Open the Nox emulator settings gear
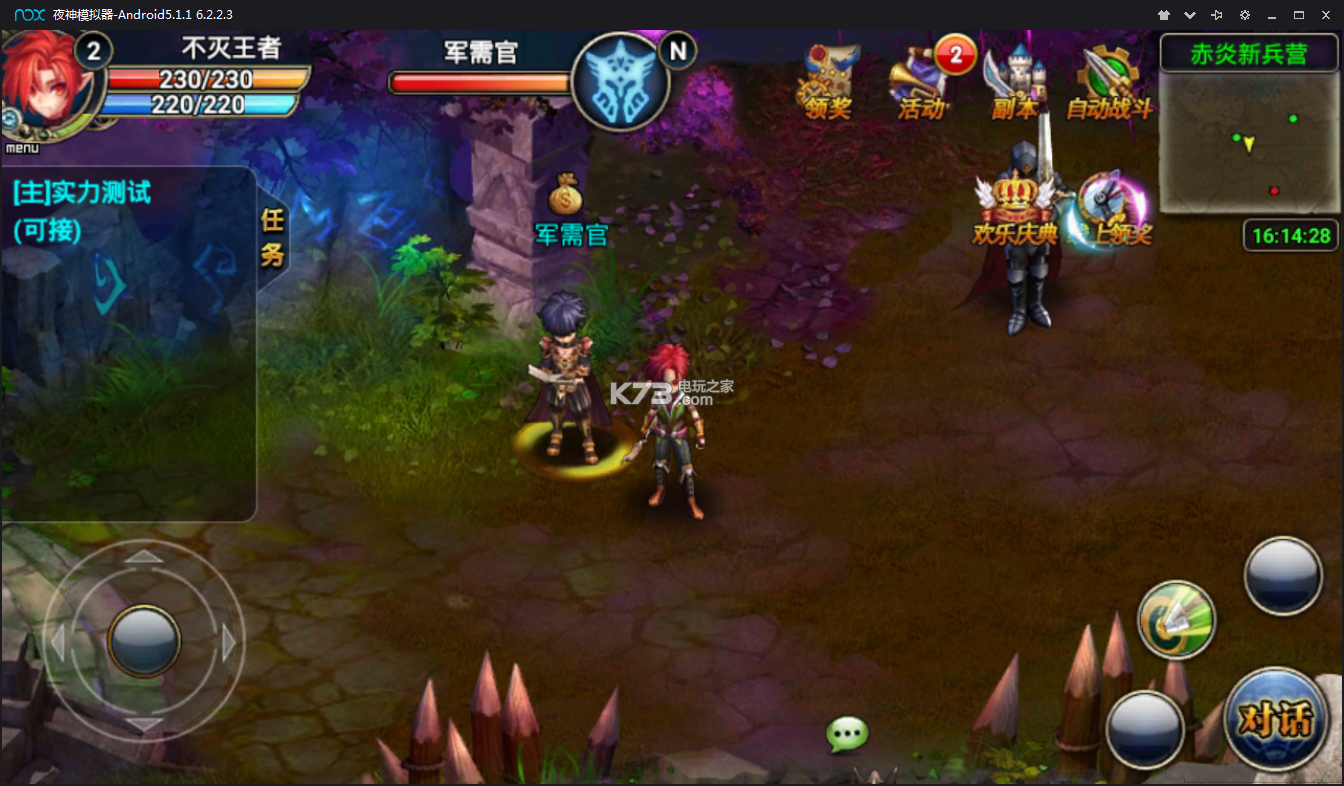This screenshot has width=1344, height=786. click(x=1244, y=15)
